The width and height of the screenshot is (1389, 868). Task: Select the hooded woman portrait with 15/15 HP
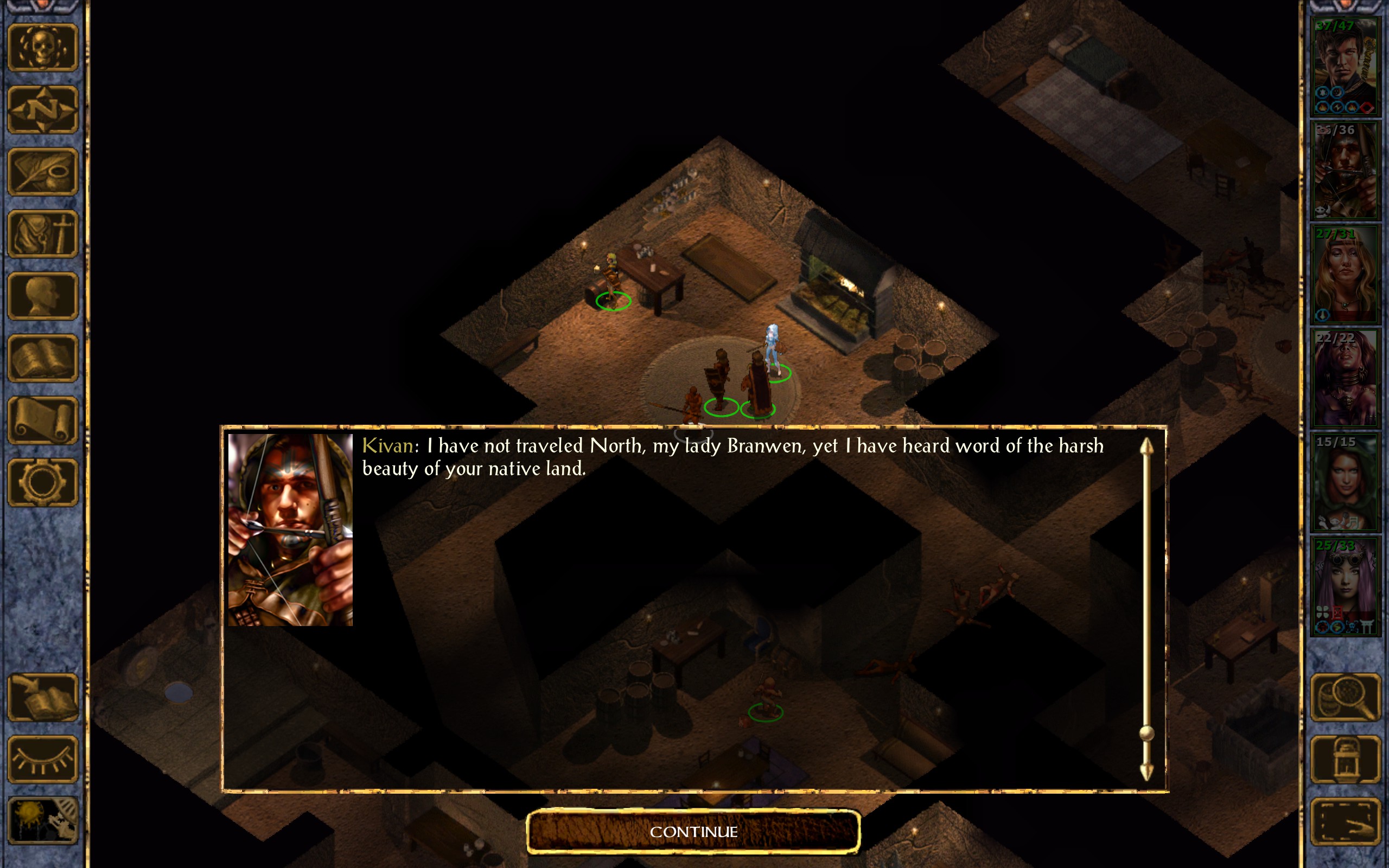(1345, 482)
